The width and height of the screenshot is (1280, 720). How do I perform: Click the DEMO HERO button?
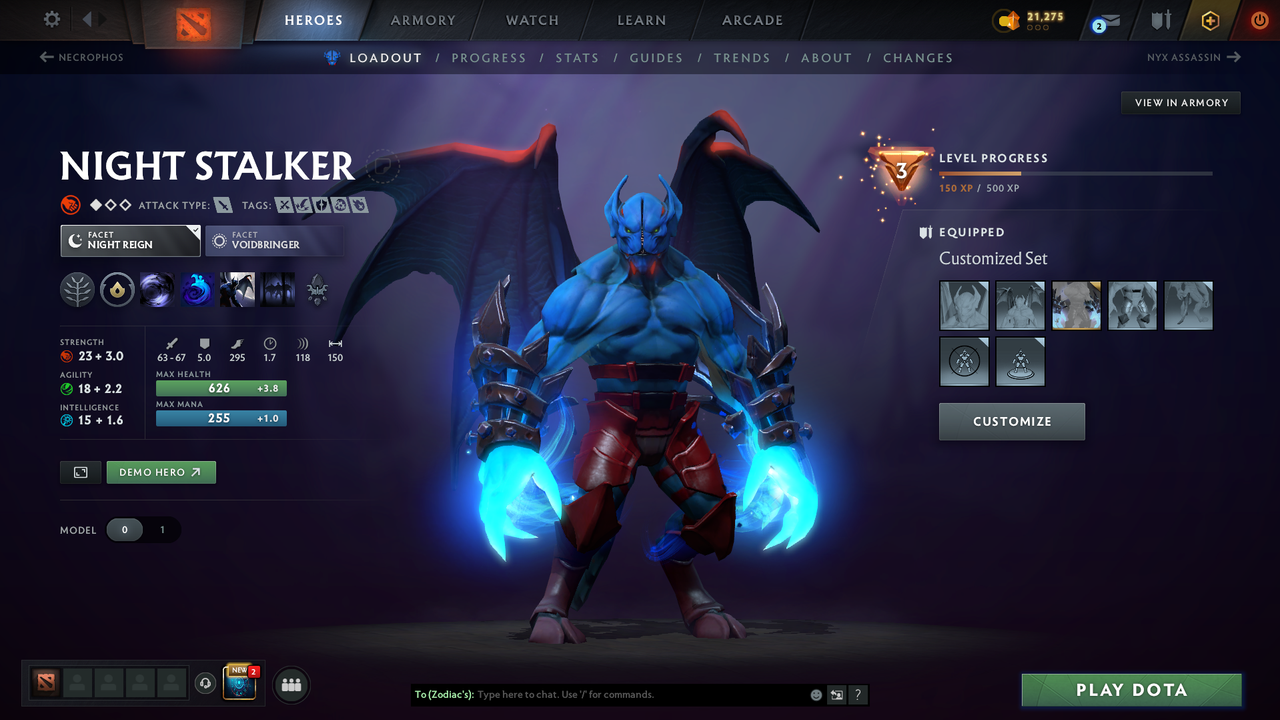(x=160, y=471)
